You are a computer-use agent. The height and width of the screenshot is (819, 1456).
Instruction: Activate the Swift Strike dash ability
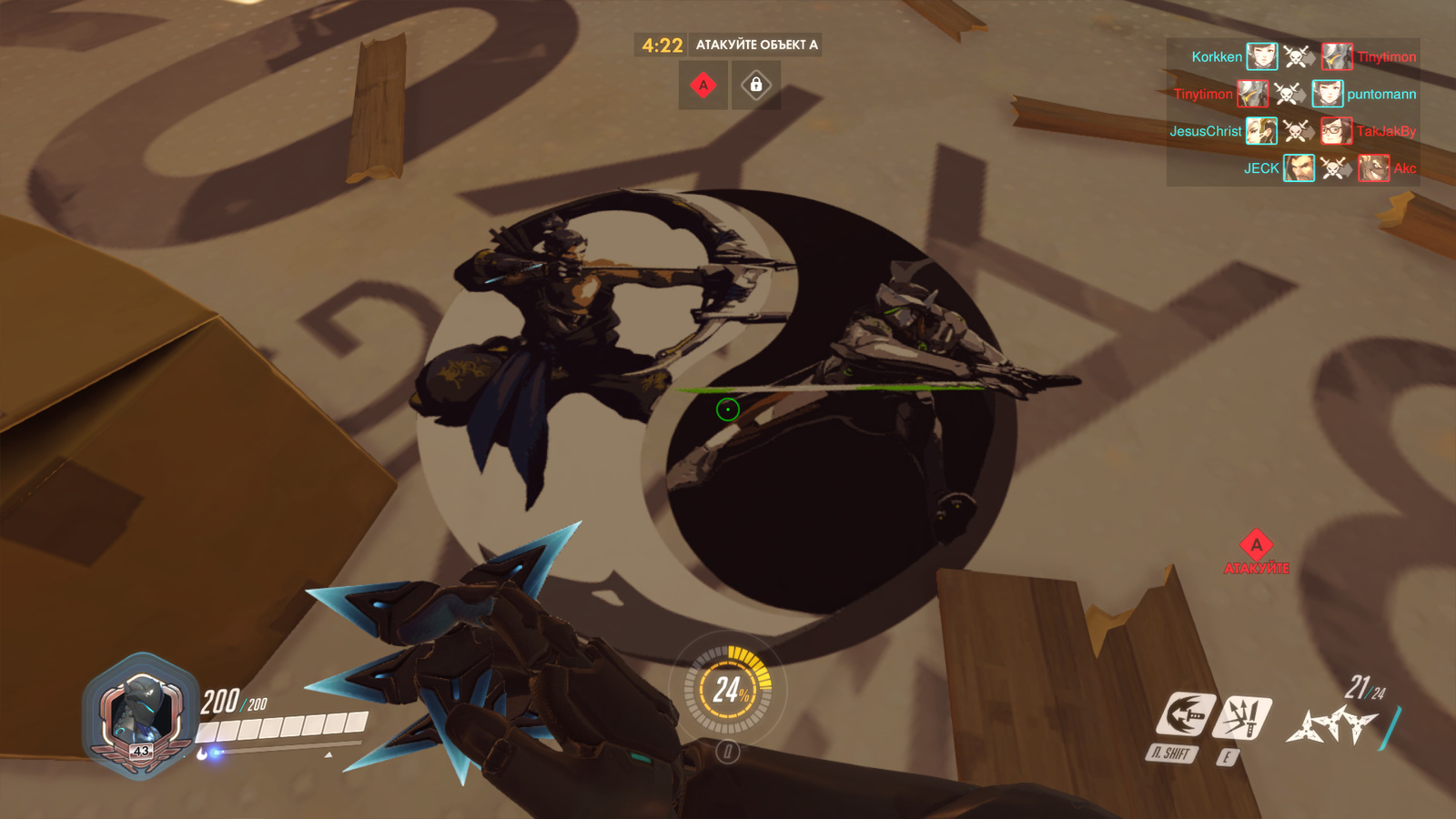click(1186, 714)
